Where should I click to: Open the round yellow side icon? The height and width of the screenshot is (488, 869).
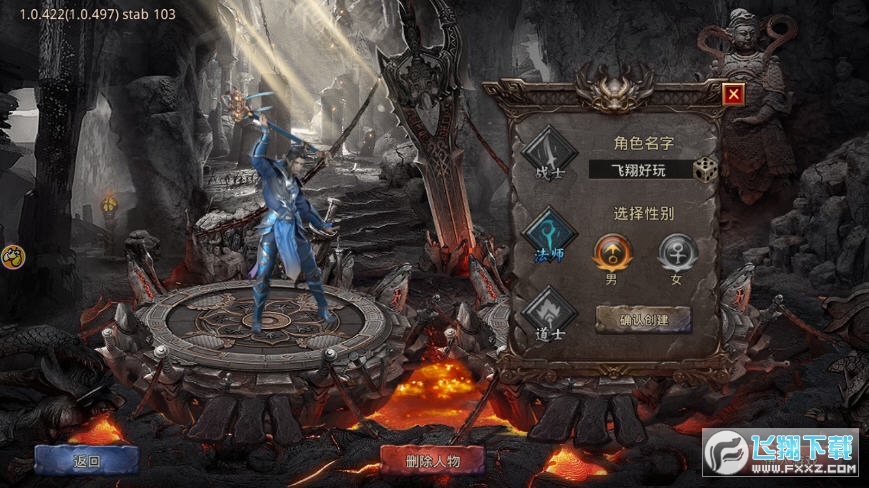(11, 256)
